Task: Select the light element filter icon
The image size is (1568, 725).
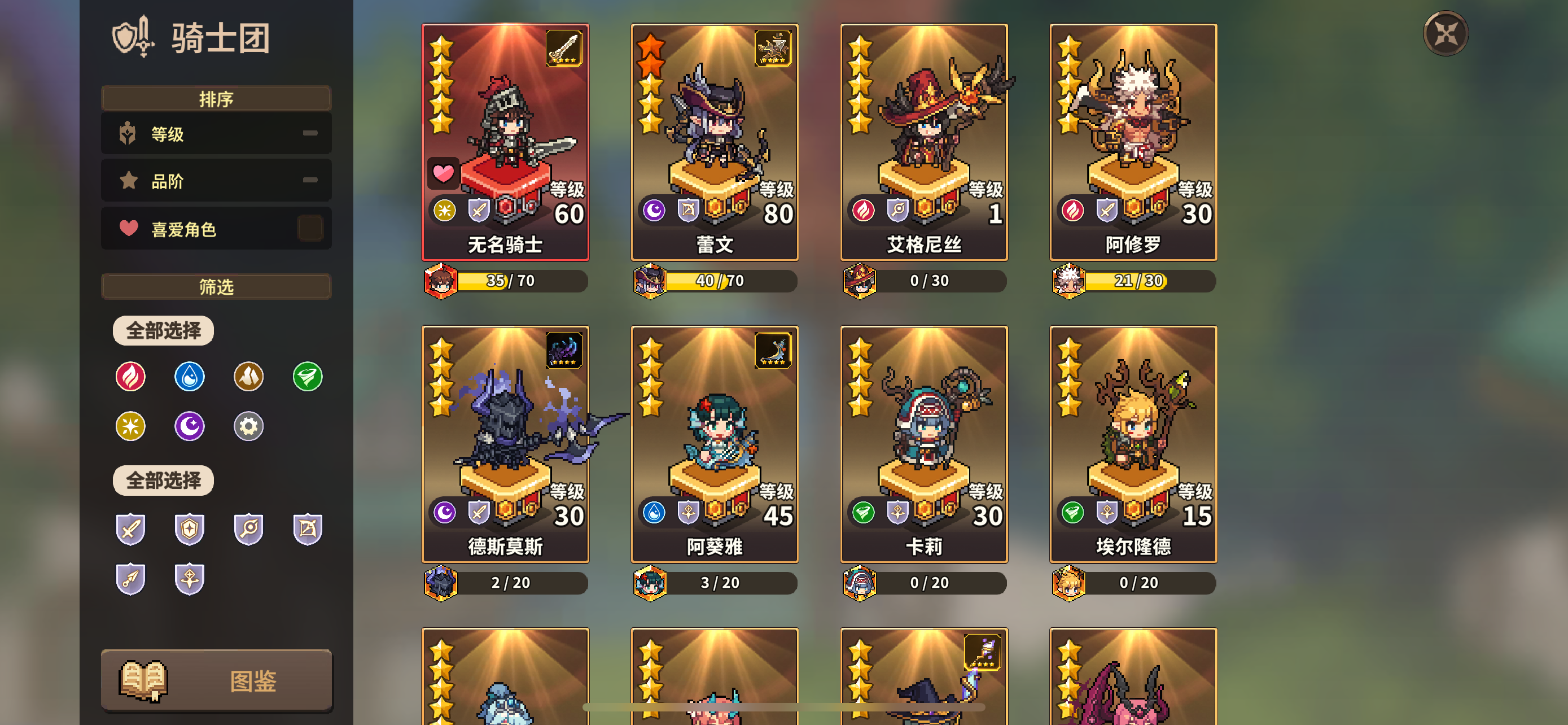Action: pyautogui.click(x=130, y=426)
